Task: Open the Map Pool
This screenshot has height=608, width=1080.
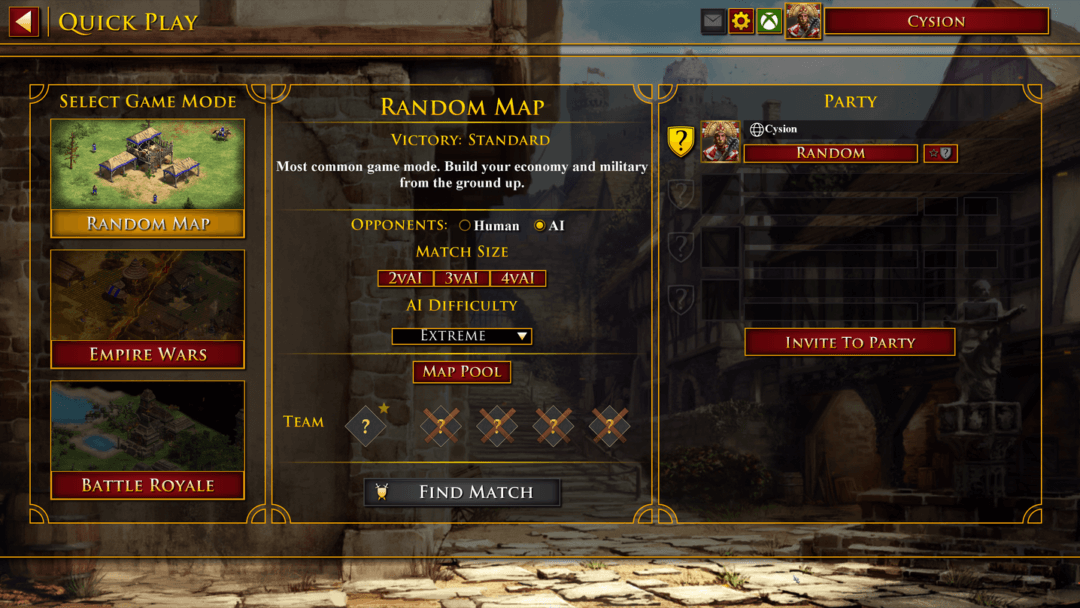Action: coord(461,371)
